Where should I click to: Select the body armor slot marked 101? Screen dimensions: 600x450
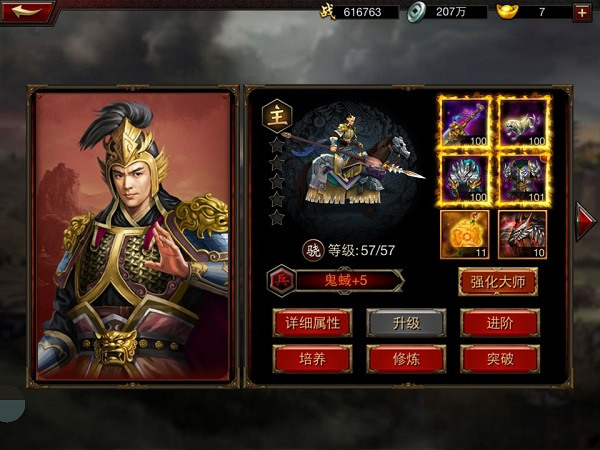coord(522,178)
